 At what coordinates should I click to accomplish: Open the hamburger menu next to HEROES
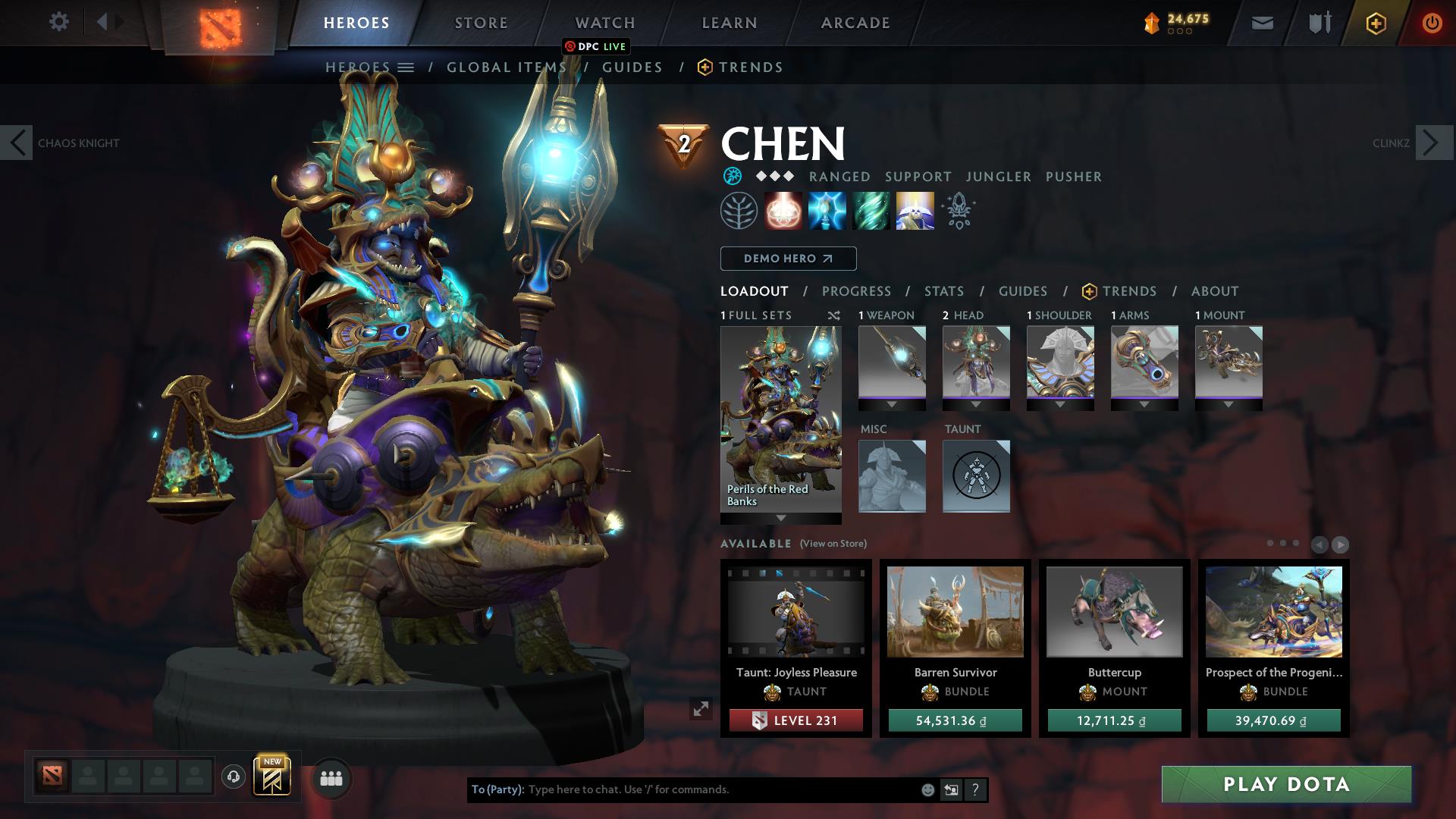point(407,67)
